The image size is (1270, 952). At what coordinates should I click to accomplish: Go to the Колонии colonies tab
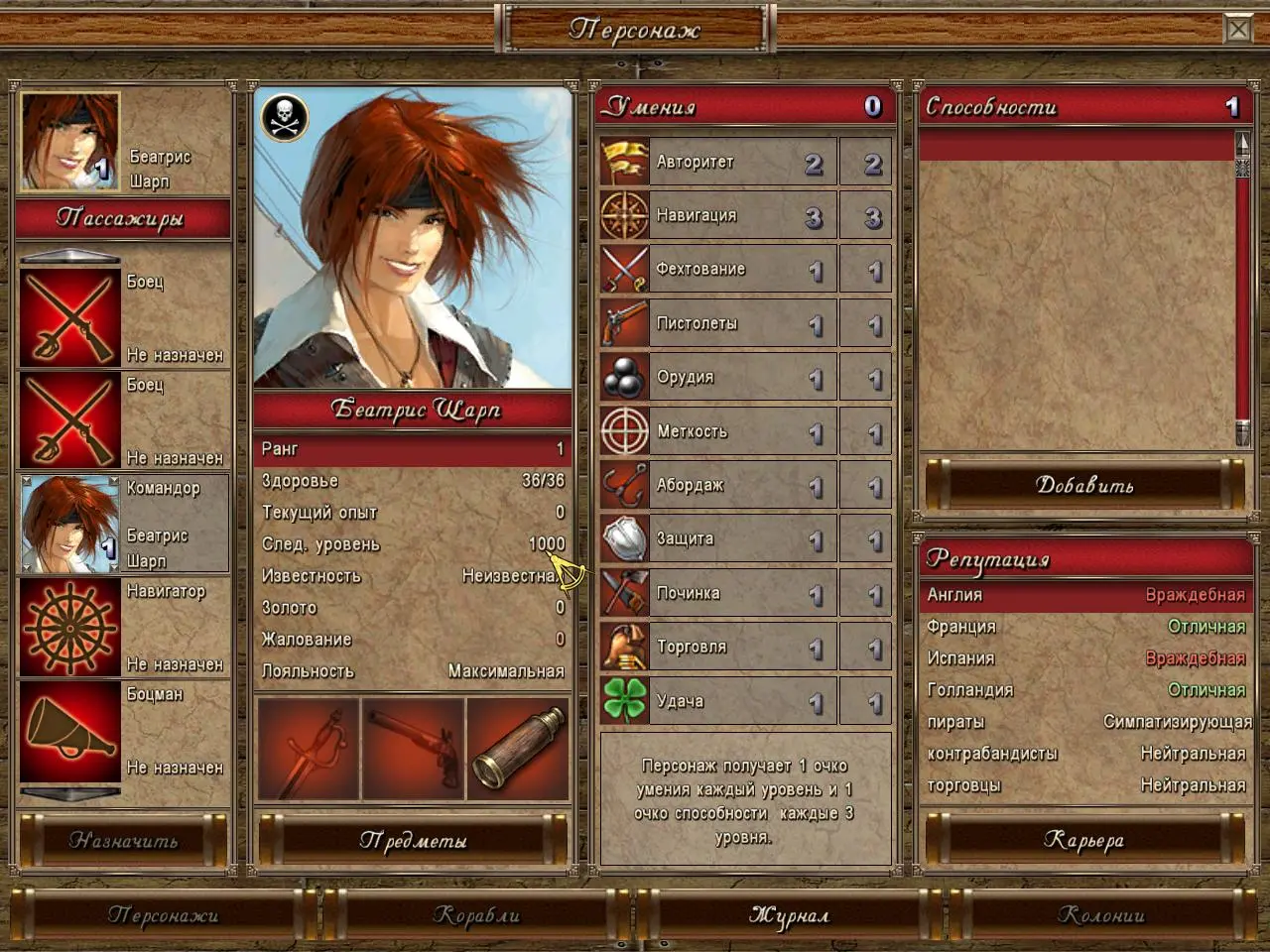coord(1101,914)
